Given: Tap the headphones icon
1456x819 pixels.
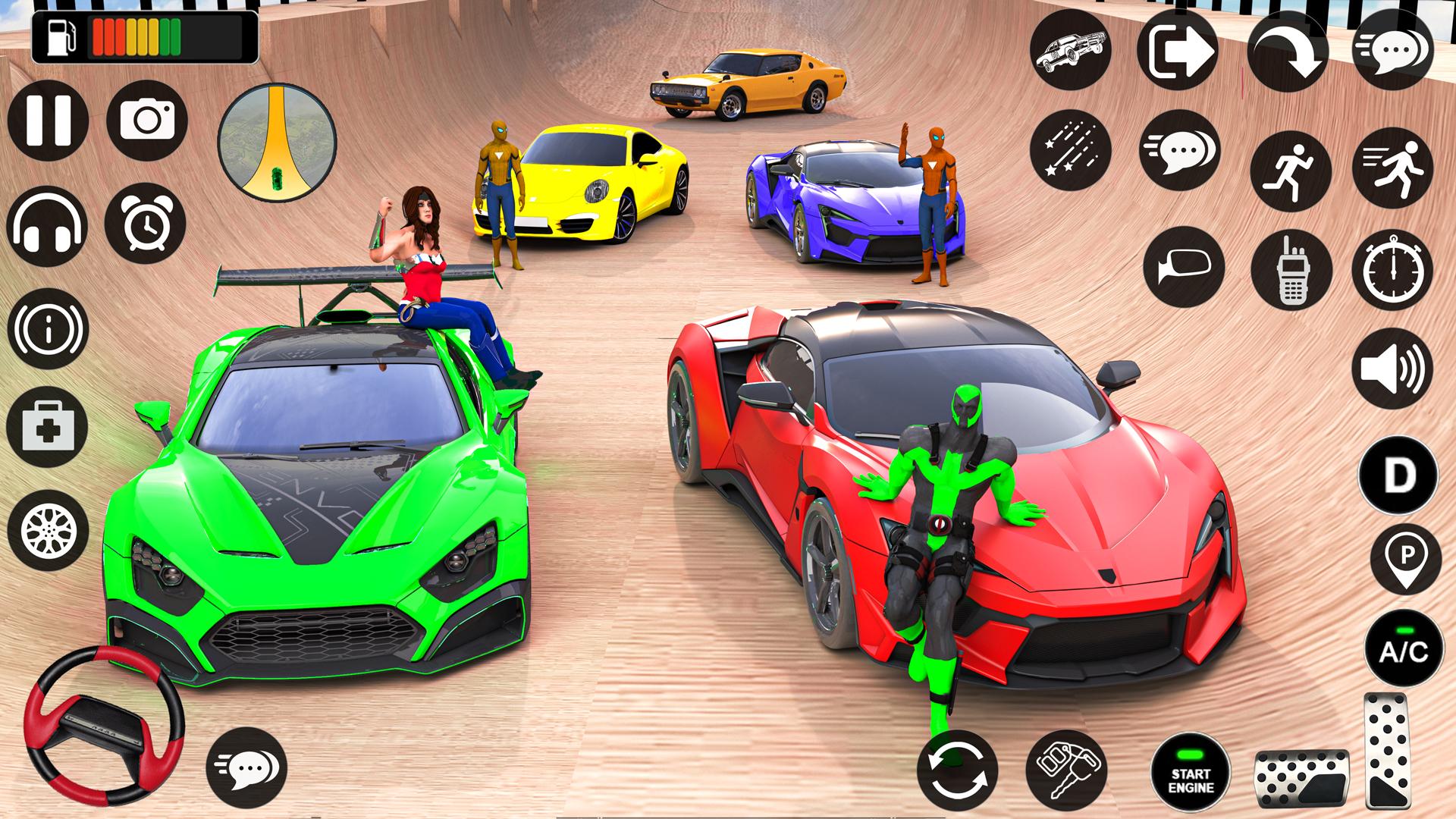Looking at the screenshot, I should pos(47,225).
